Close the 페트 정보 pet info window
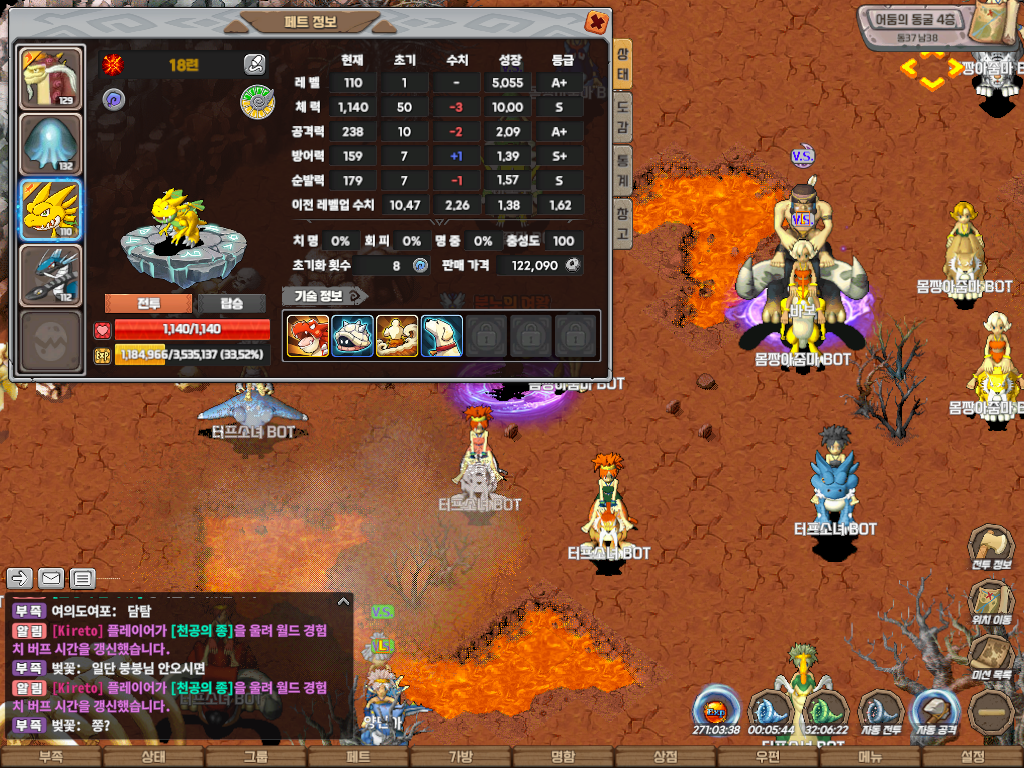 (596, 21)
